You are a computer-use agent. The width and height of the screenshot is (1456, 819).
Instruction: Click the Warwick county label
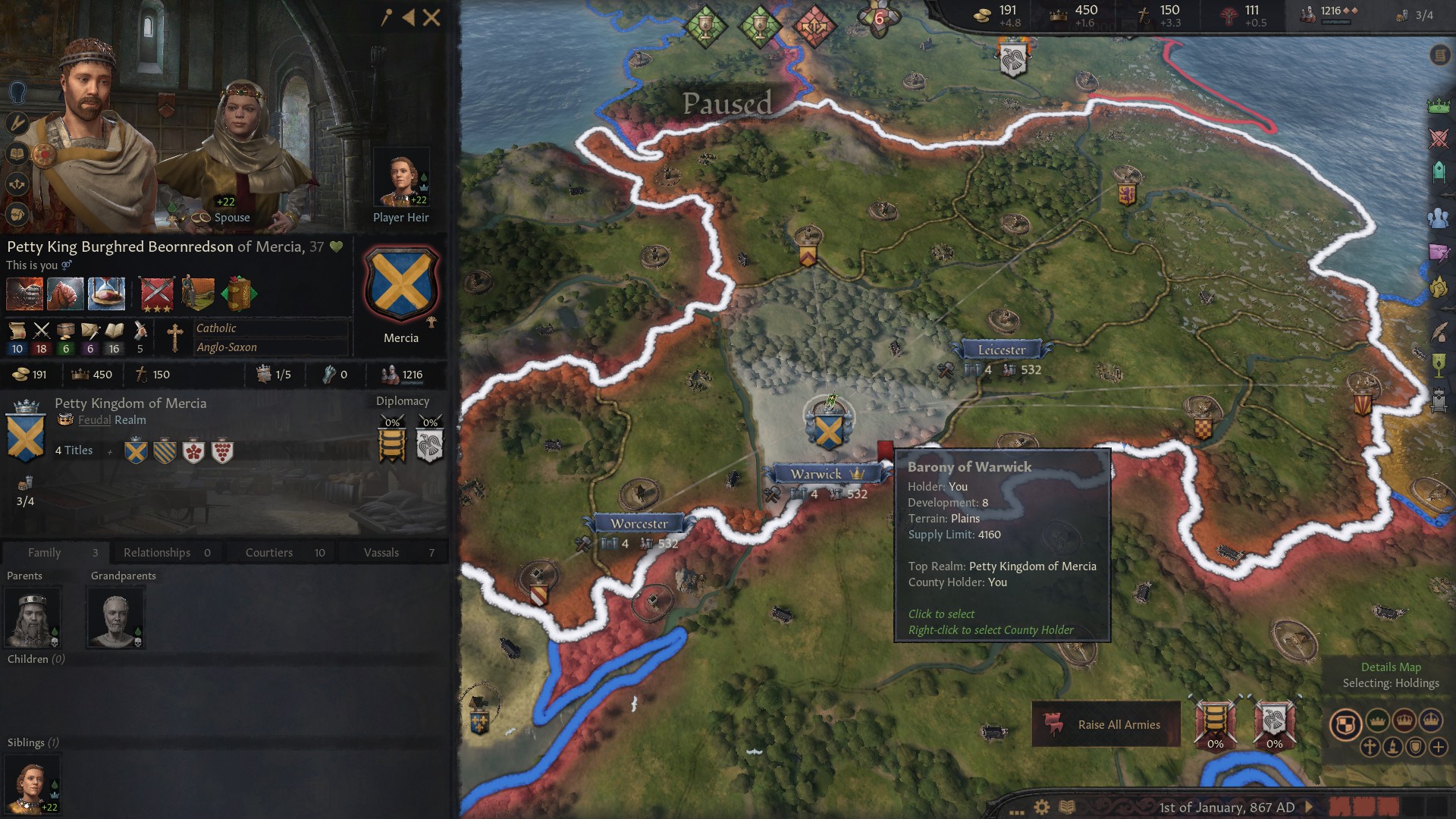click(816, 474)
